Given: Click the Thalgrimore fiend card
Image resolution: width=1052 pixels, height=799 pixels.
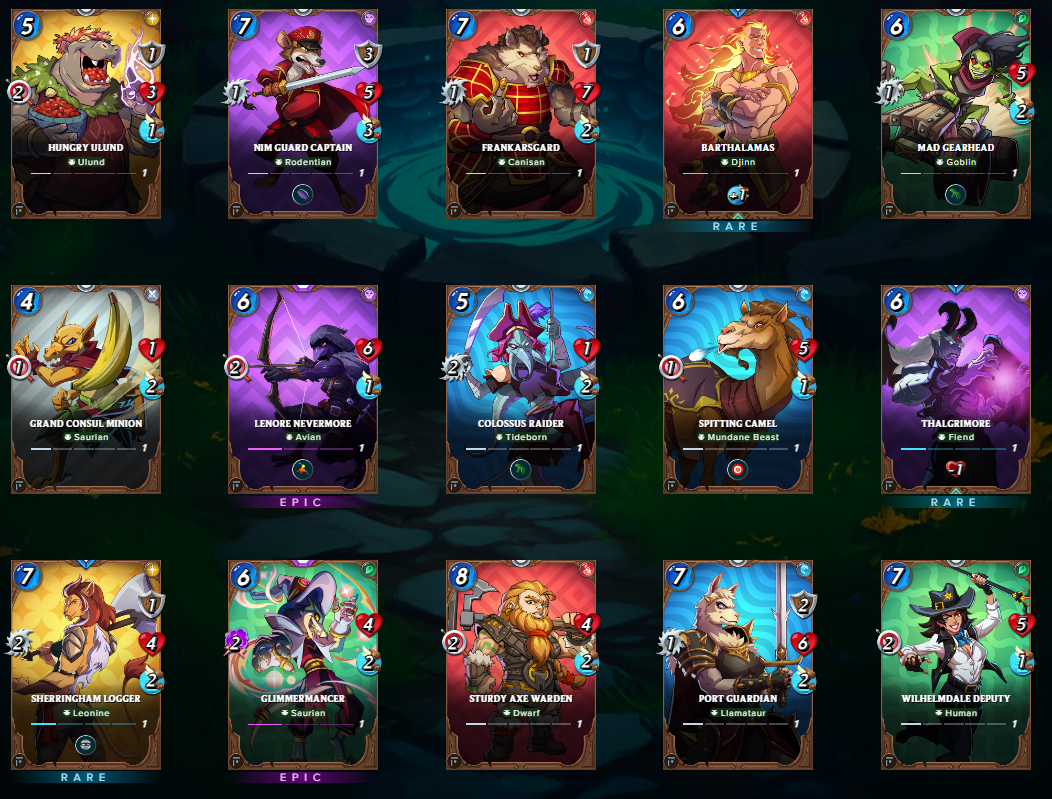Looking at the screenshot, I should [x=955, y=389].
